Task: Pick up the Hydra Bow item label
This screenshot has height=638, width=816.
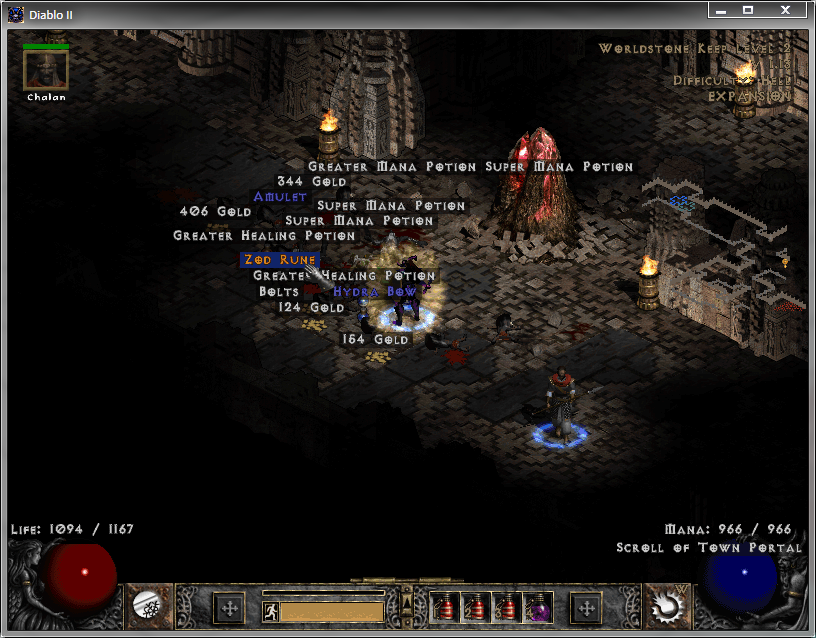Action: coord(374,291)
